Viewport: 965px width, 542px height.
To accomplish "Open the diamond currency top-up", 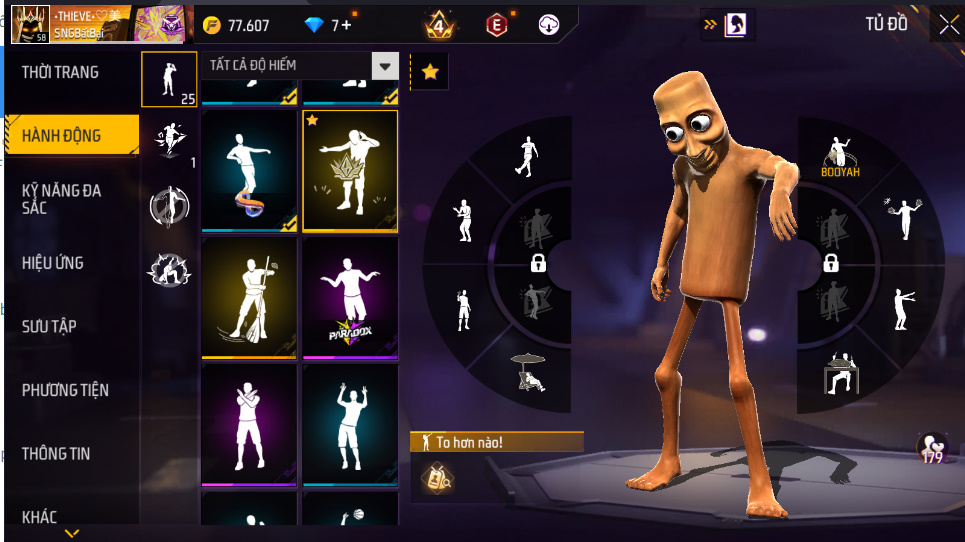I will [329, 25].
